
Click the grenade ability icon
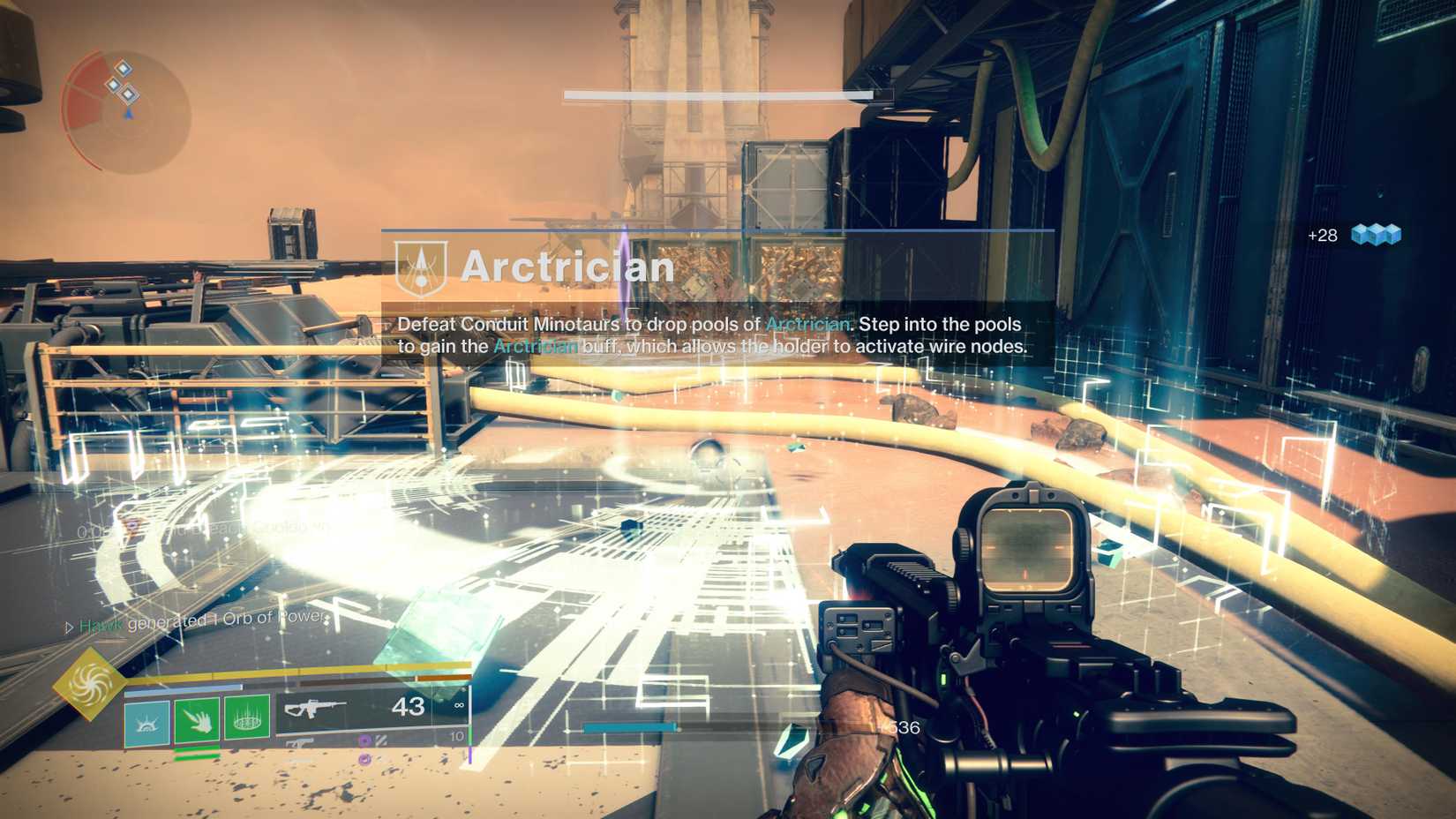(247, 715)
